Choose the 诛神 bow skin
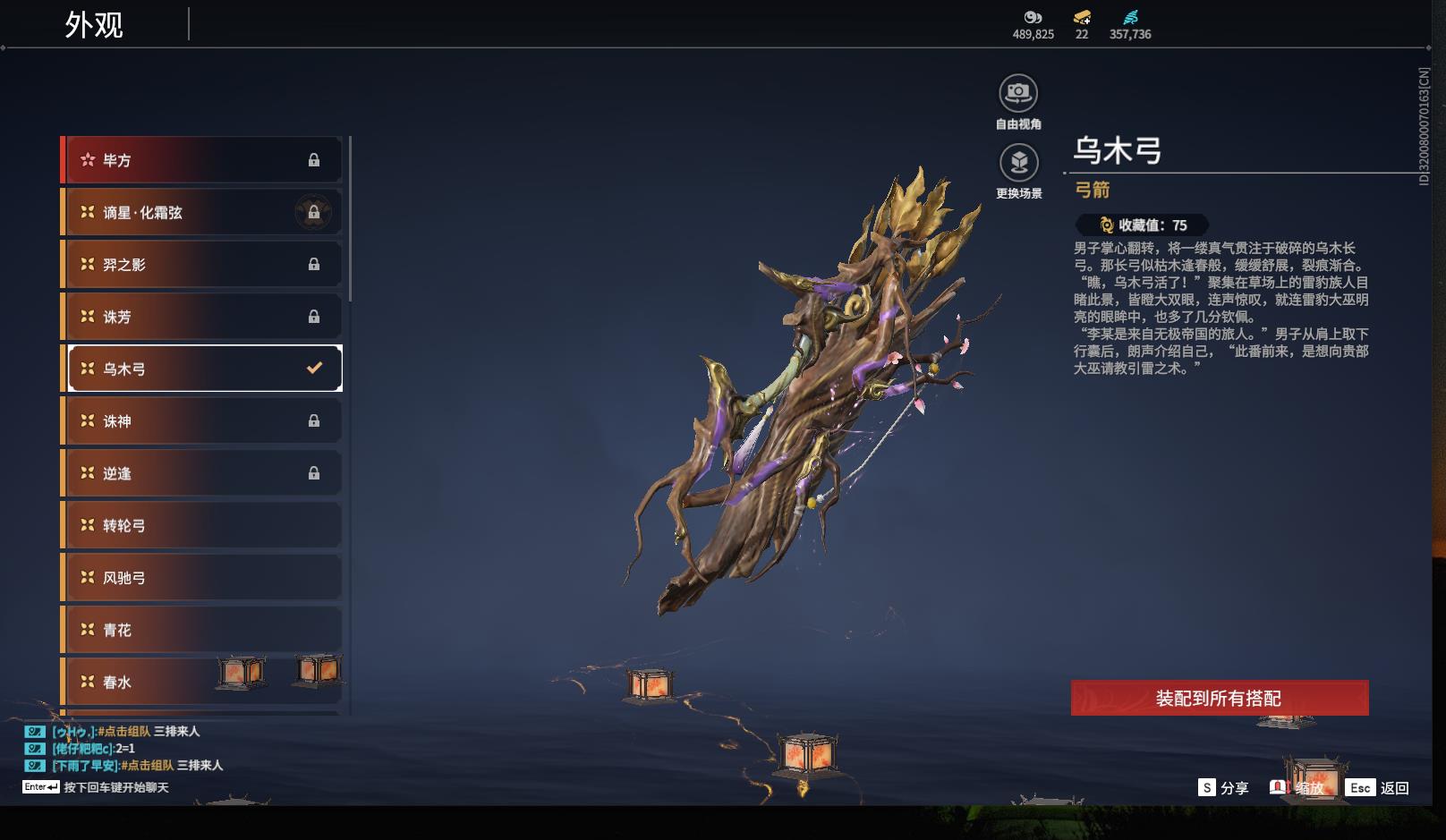The image size is (1446, 840). click(x=202, y=420)
